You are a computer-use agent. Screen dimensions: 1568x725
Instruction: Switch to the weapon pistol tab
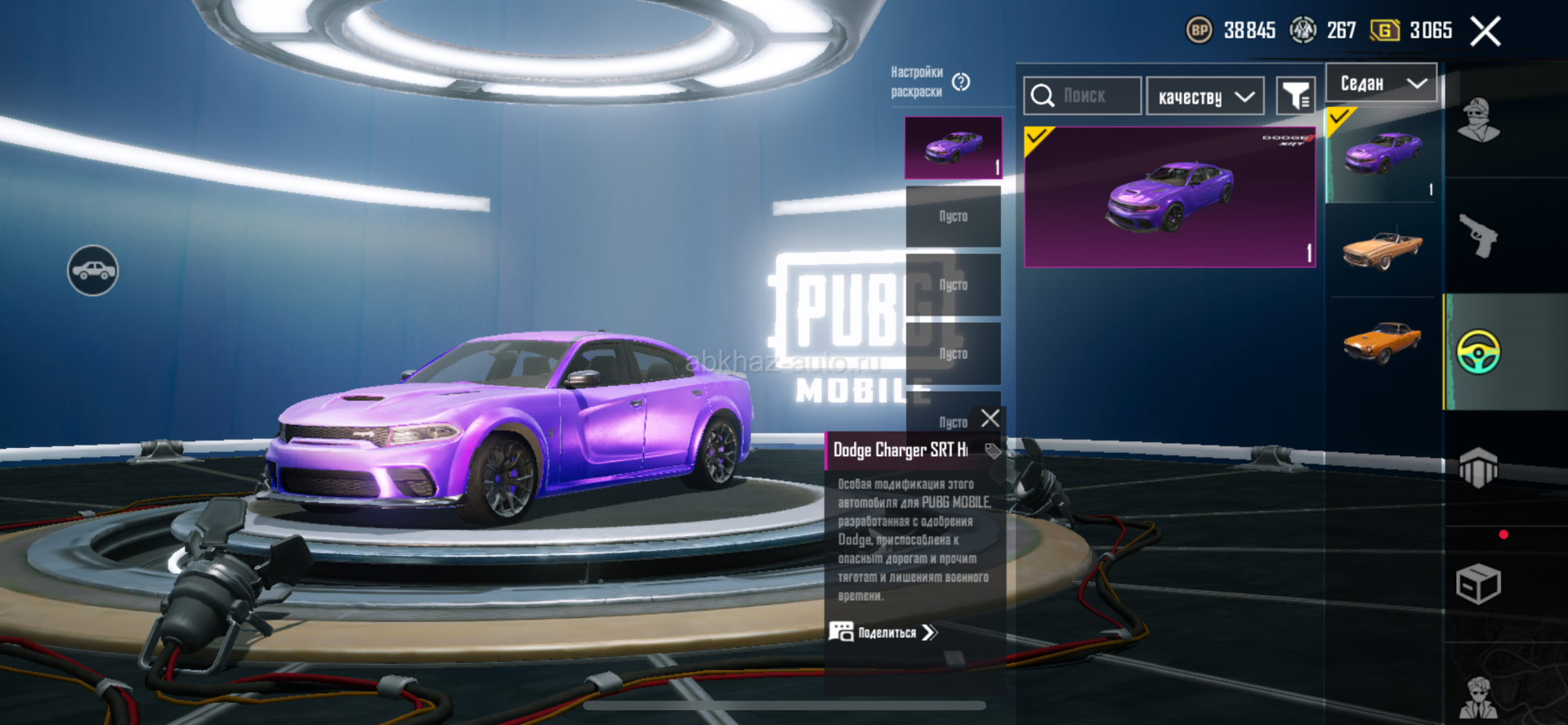1479,235
